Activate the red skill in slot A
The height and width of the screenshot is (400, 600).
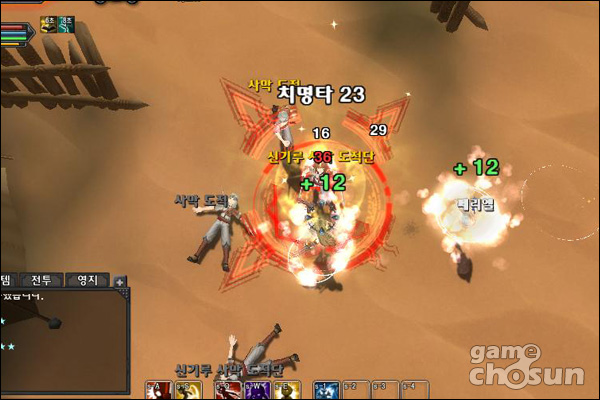tap(158, 390)
